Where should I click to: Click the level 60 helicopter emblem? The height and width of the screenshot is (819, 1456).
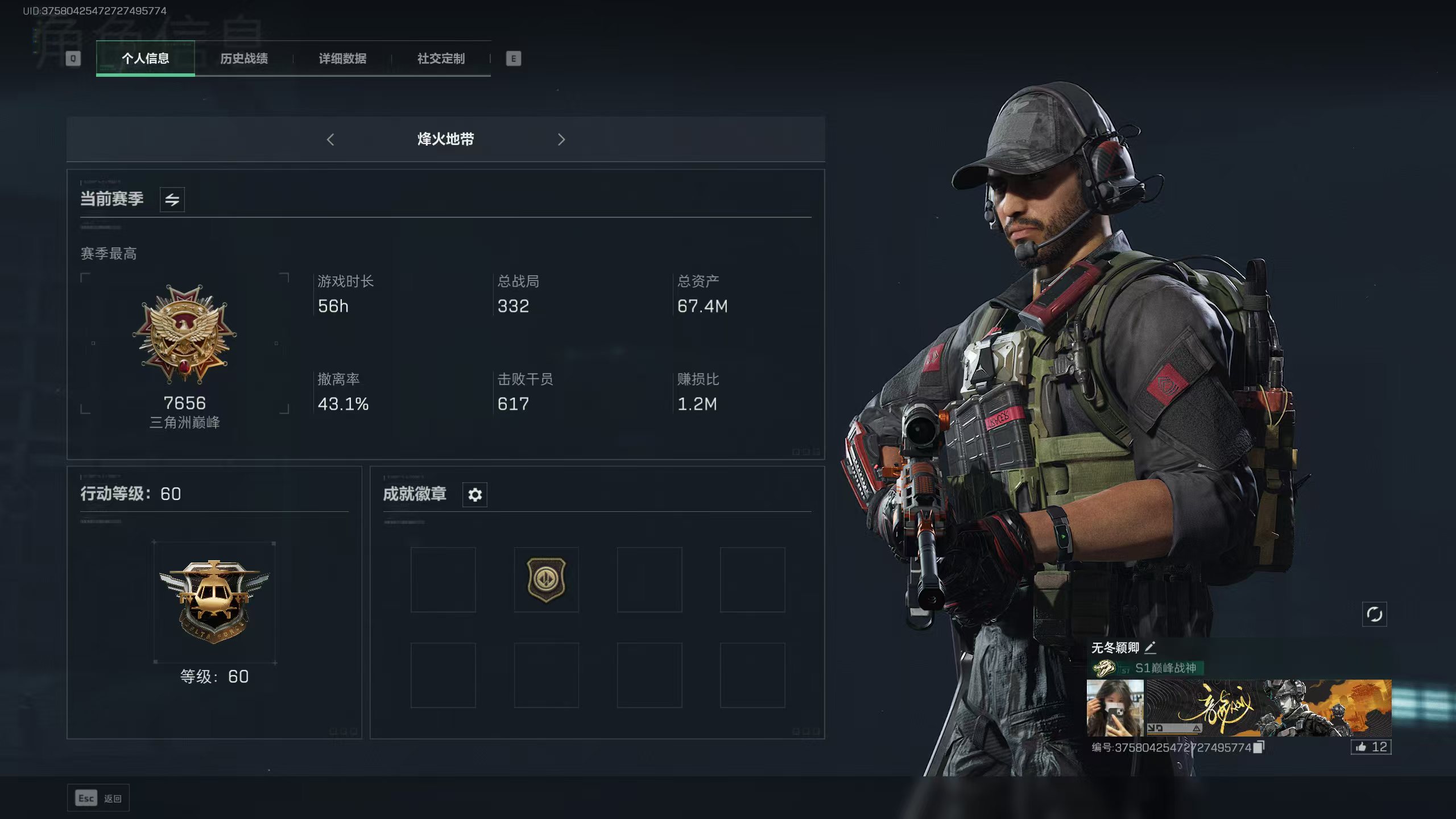[x=214, y=602]
